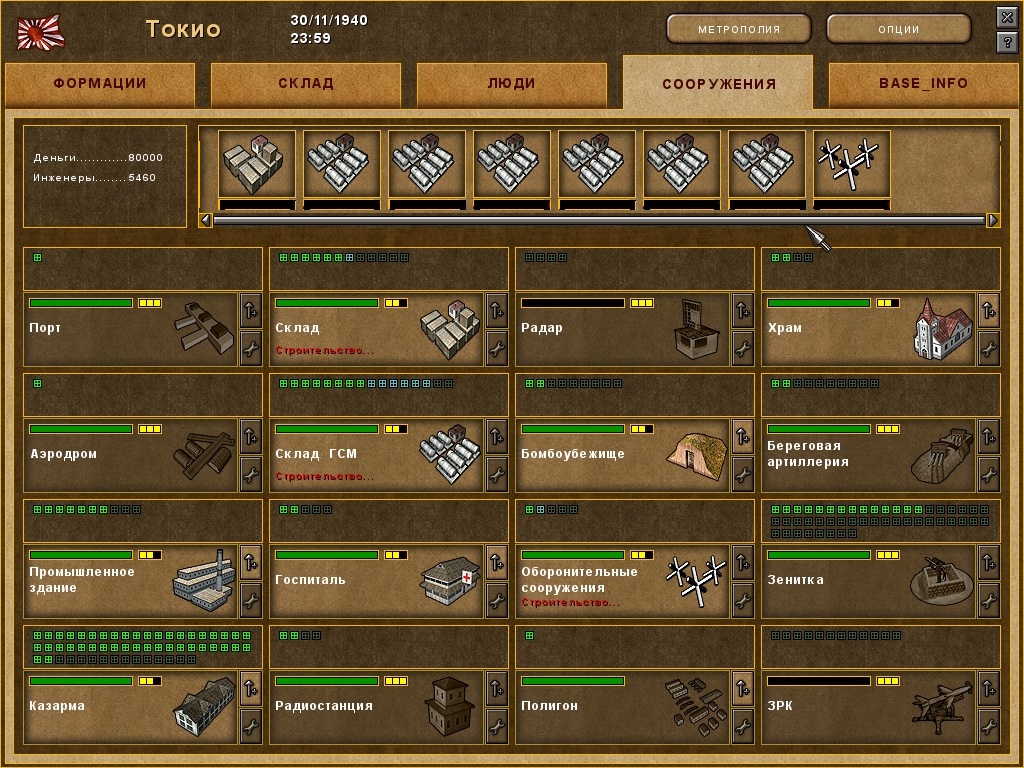Viewport: 1024px width, 768px height.
Task: Show the BASE_INFO tab
Action: (923, 84)
